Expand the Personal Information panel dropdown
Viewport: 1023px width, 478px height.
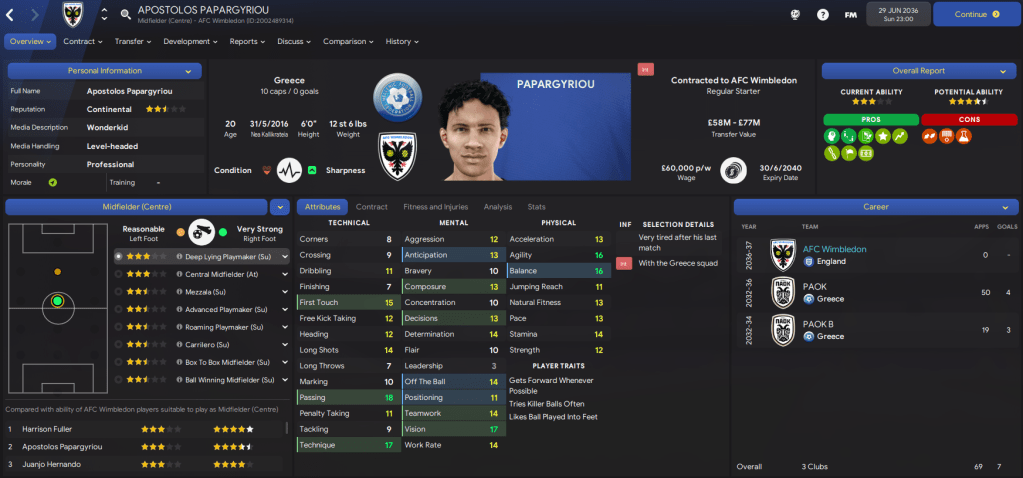(188, 71)
